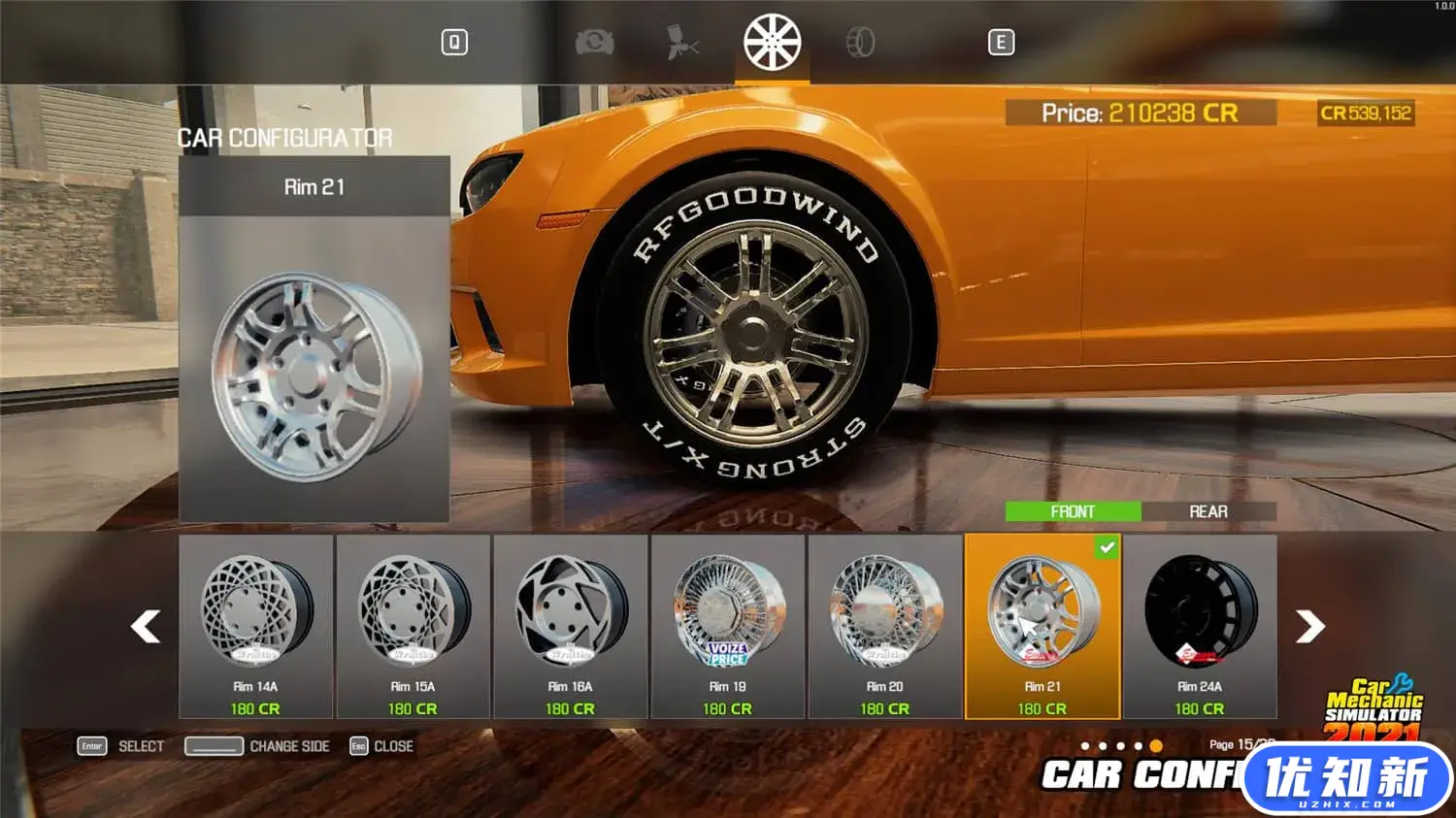Pick the Rim 15A option
This screenshot has height=818, width=1456.
(414, 626)
